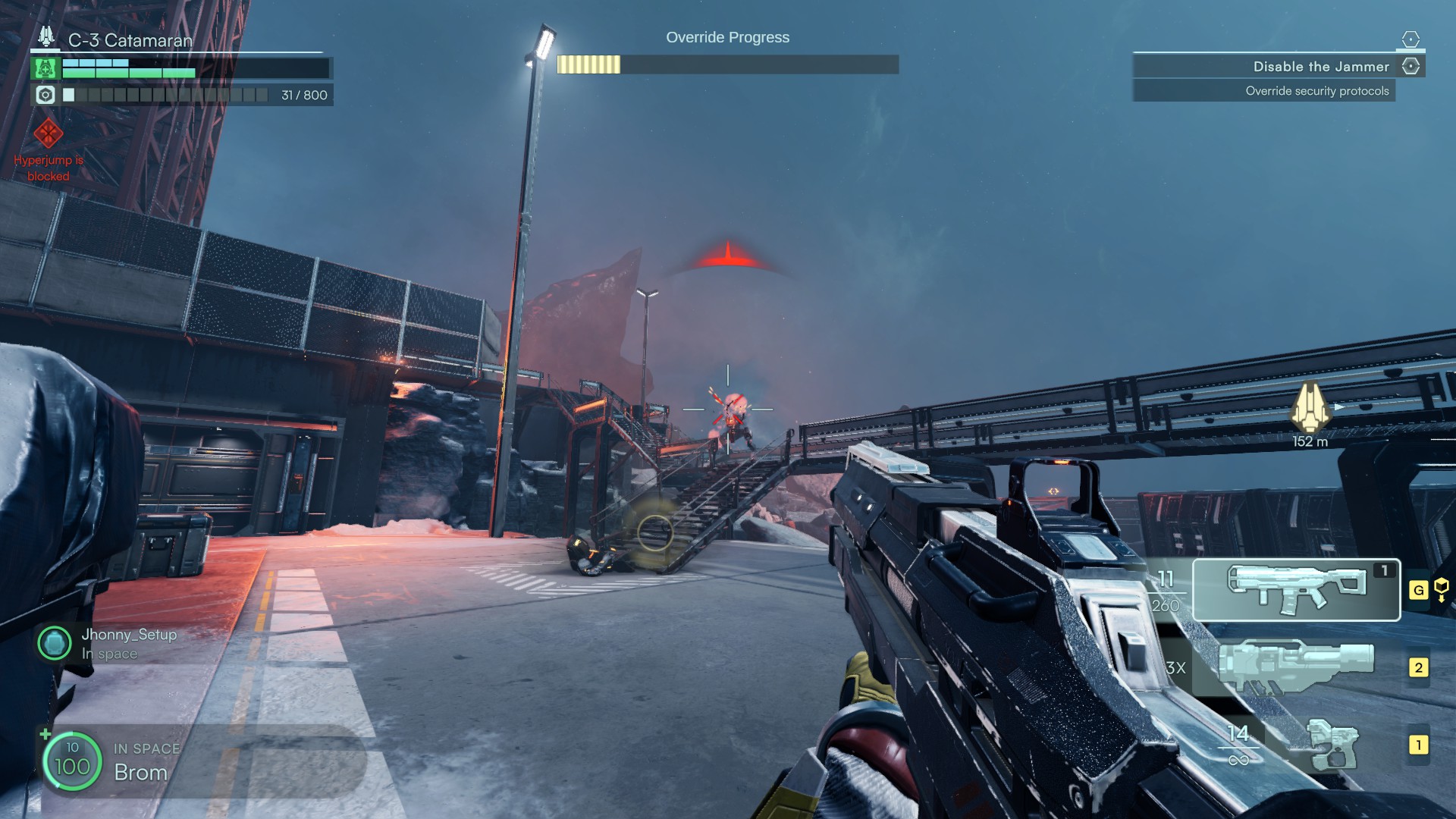Select the assault rifle weapon slot
1456x819 pixels.
(1295, 590)
